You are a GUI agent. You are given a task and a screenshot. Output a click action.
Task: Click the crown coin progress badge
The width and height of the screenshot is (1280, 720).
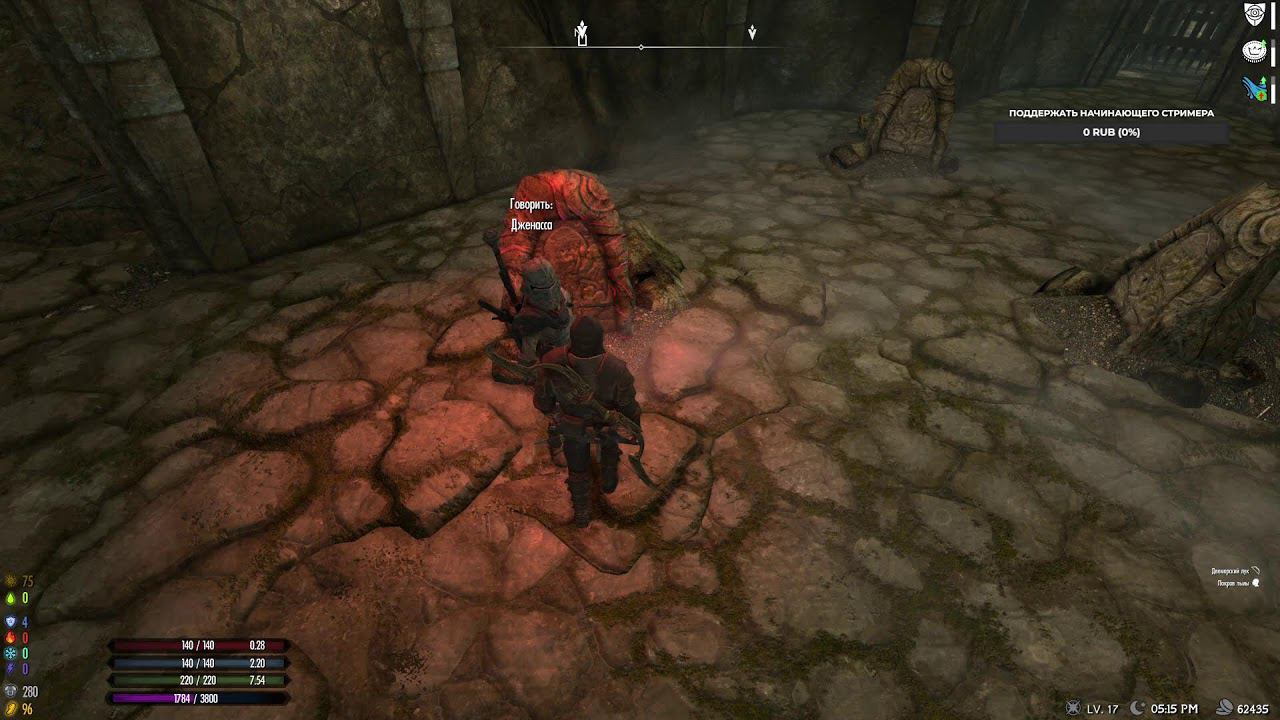(x=1256, y=48)
